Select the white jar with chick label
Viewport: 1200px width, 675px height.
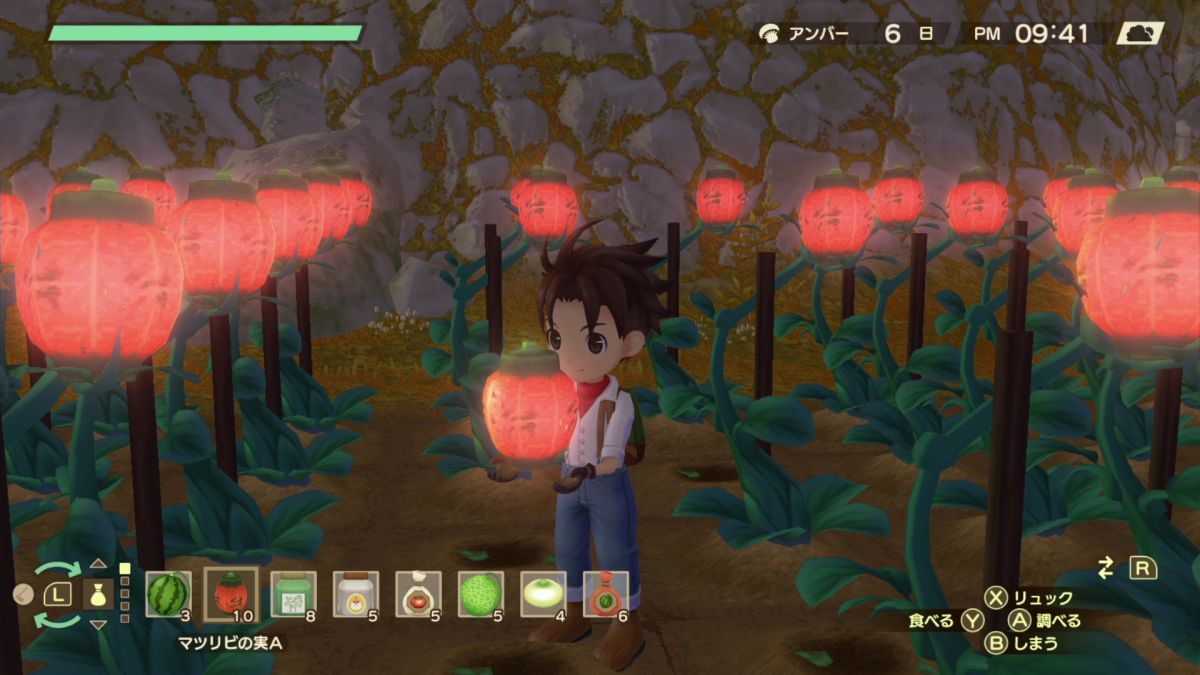[x=355, y=594]
